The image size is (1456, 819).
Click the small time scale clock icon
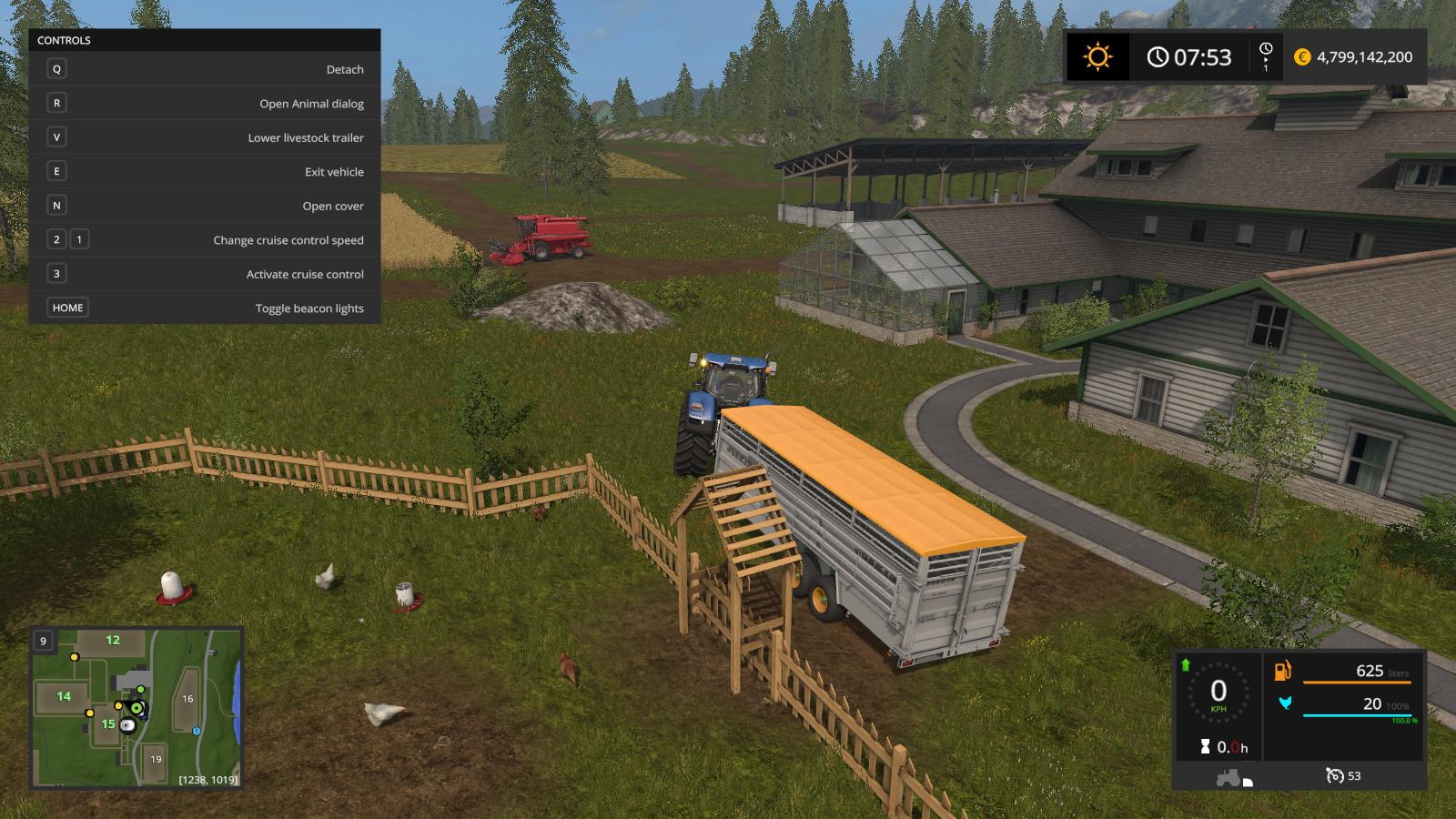(x=1266, y=49)
